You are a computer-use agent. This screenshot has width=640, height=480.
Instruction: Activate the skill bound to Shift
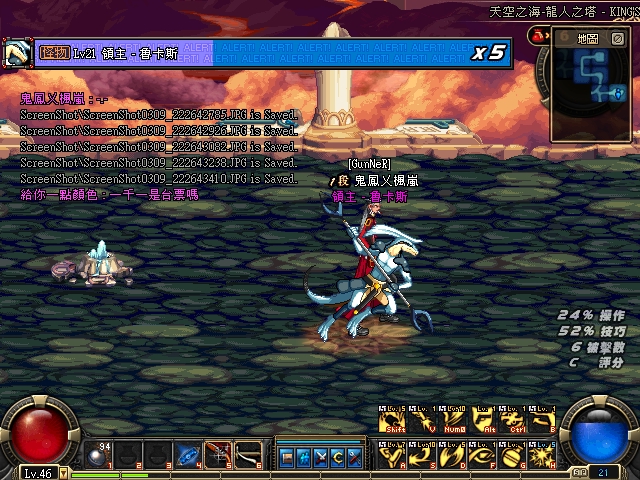[391, 420]
